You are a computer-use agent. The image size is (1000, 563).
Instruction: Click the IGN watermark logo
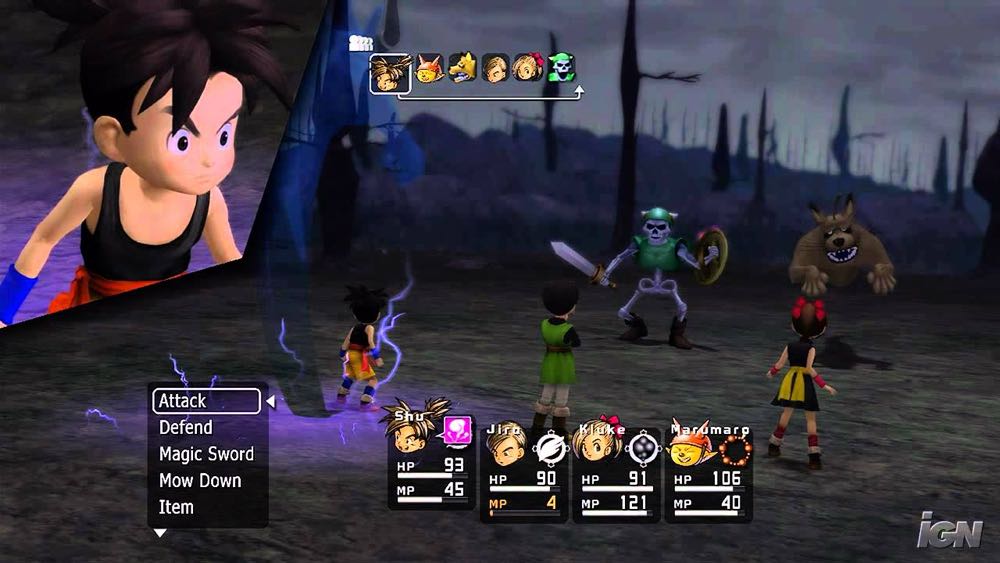tap(950, 530)
